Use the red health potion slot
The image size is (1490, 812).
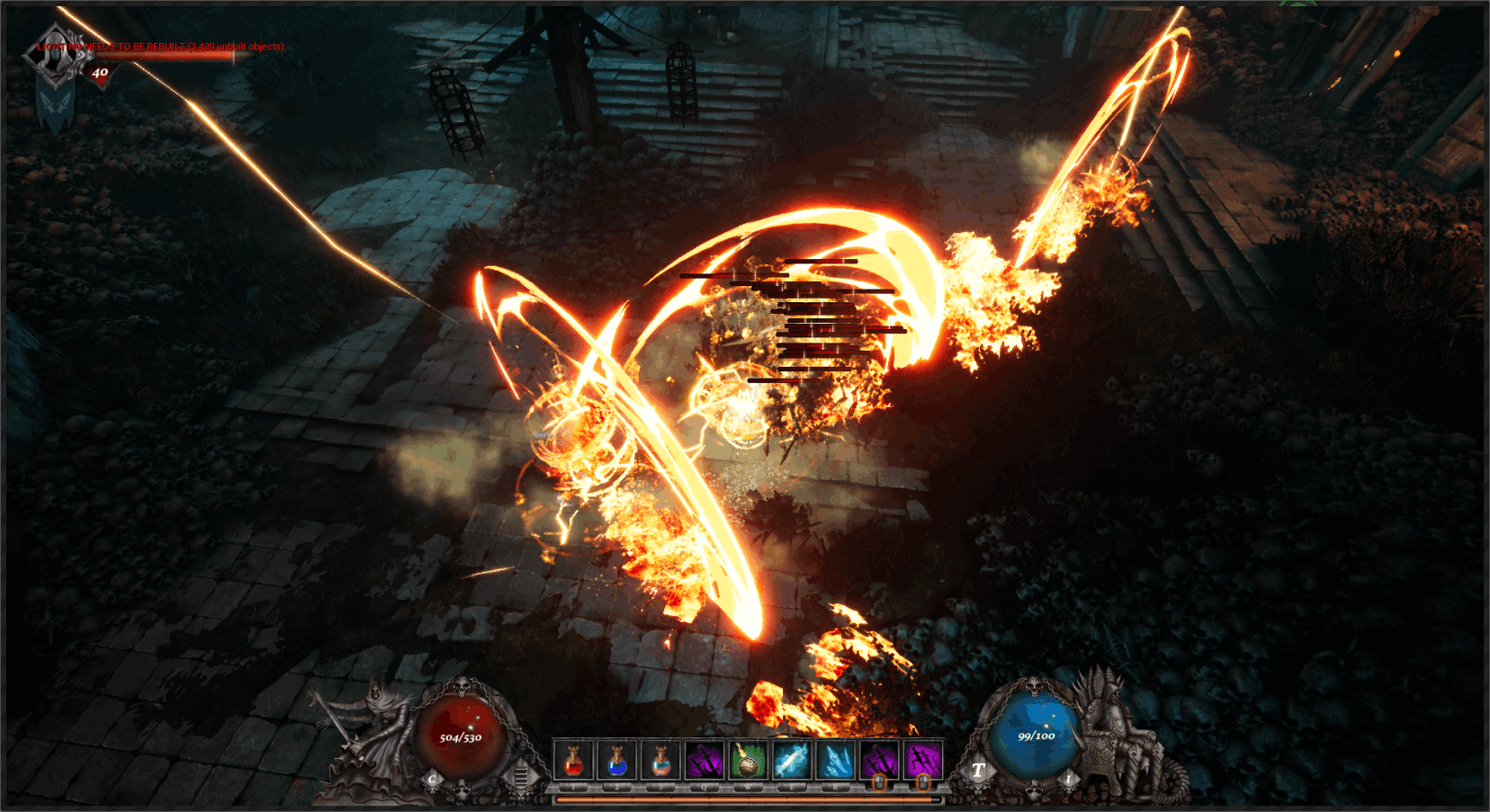click(x=573, y=760)
